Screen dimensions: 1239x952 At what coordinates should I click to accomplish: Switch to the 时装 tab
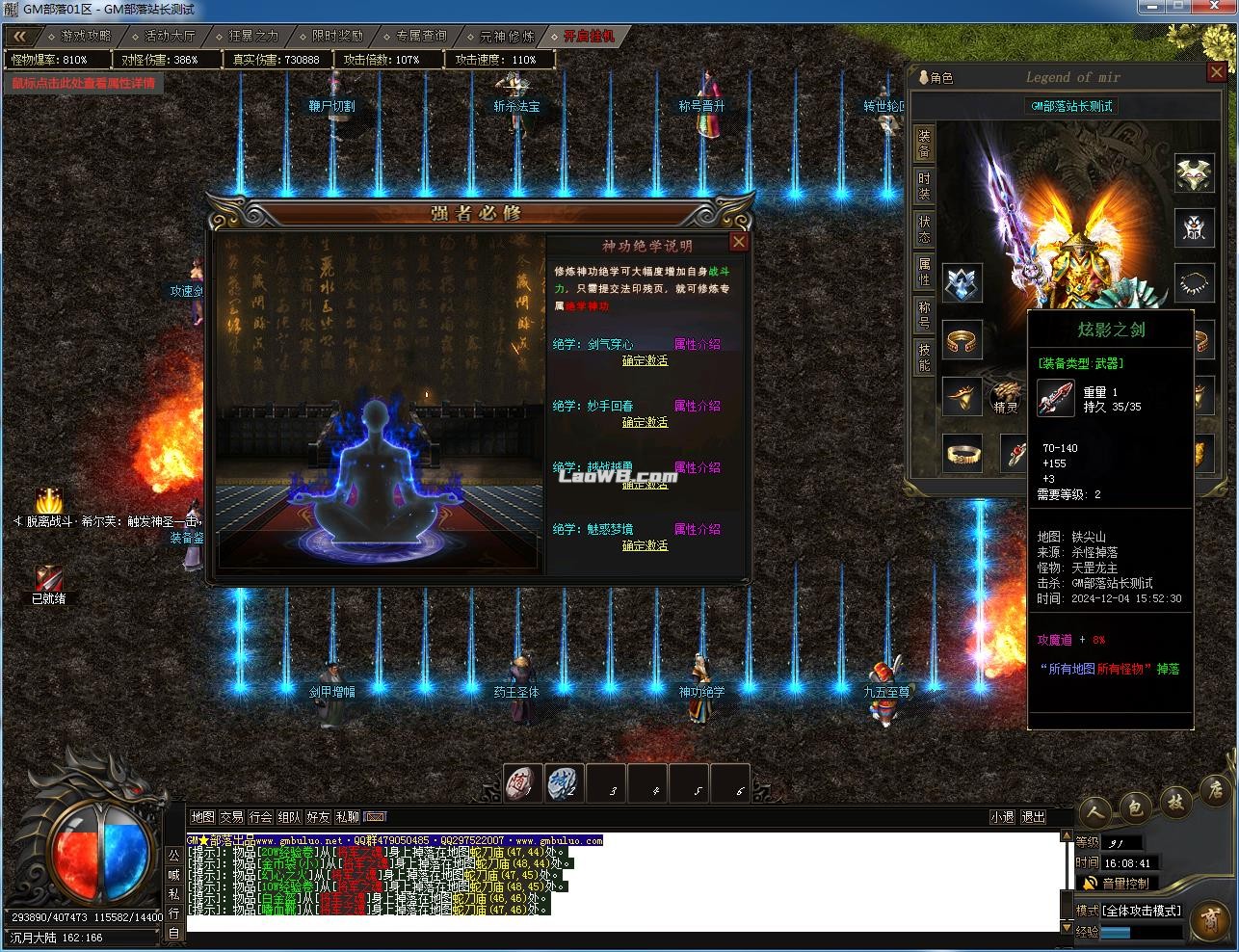[x=924, y=186]
